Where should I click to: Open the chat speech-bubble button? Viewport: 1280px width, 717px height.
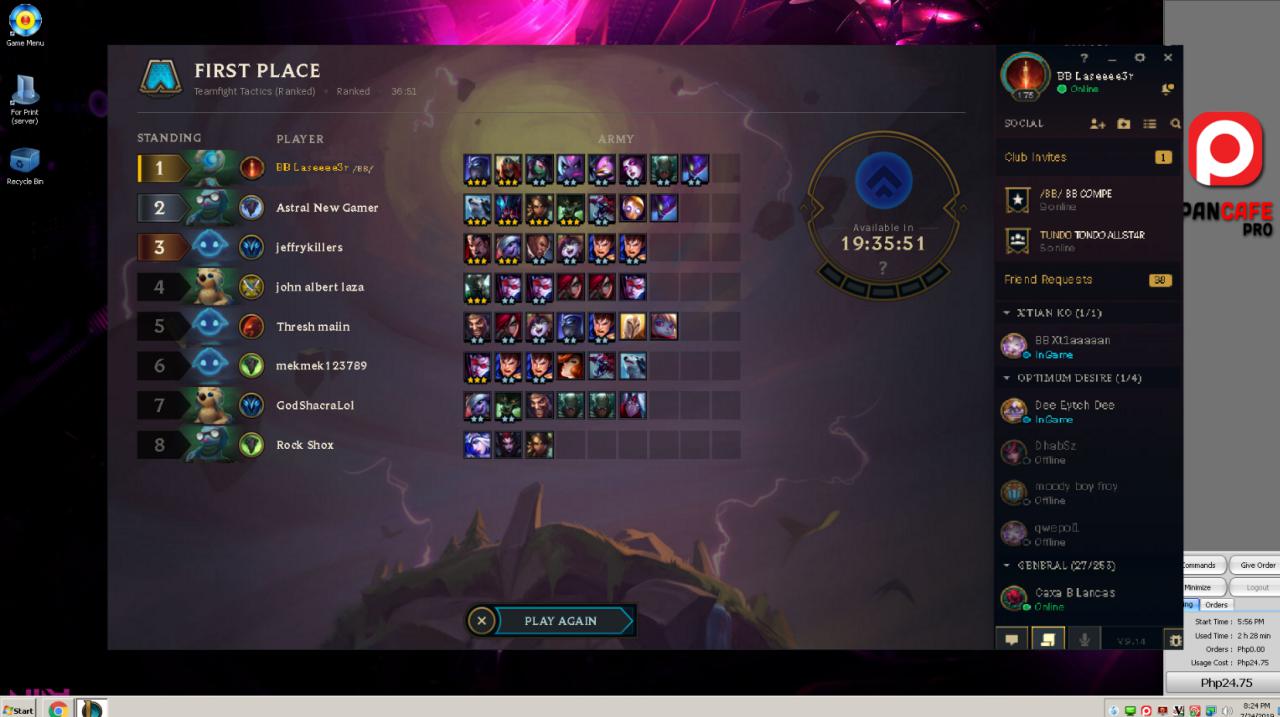pyautogui.click(x=1011, y=640)
